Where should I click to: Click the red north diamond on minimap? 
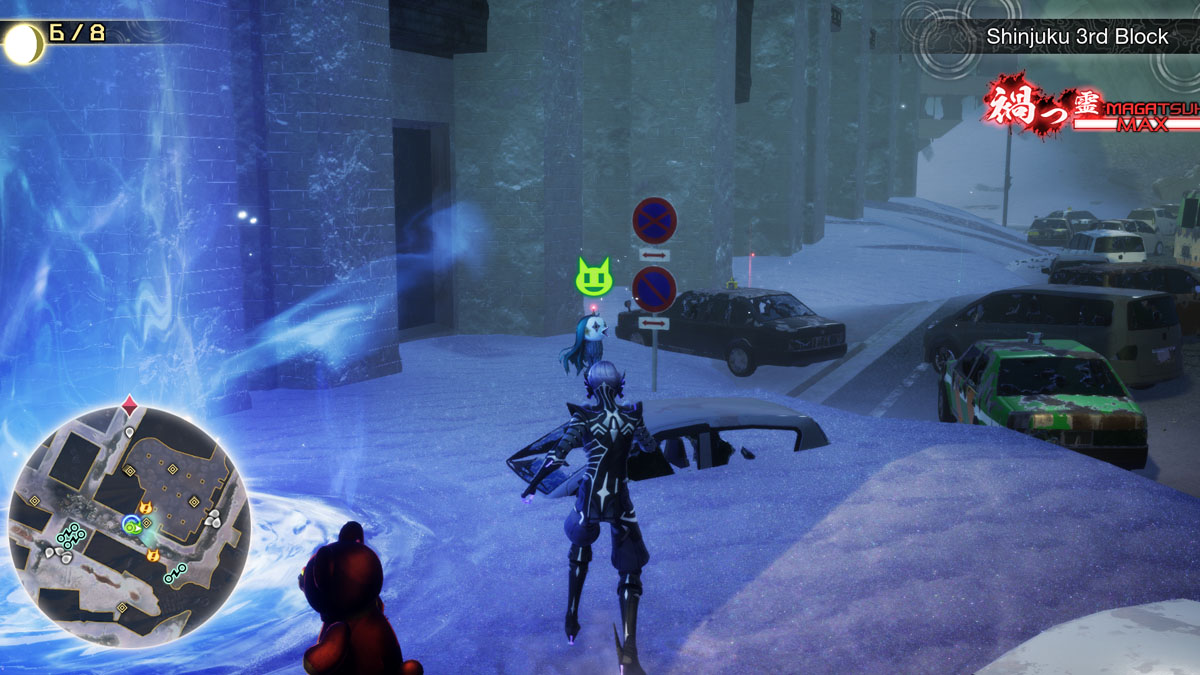129,404
